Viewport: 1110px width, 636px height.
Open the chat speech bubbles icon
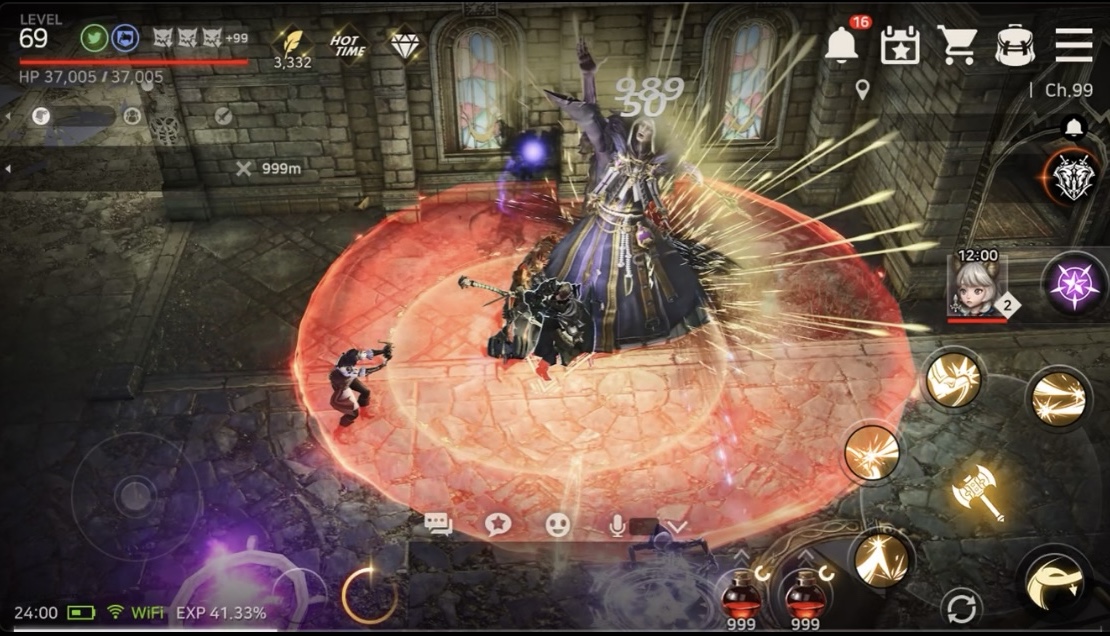point(438,524)
